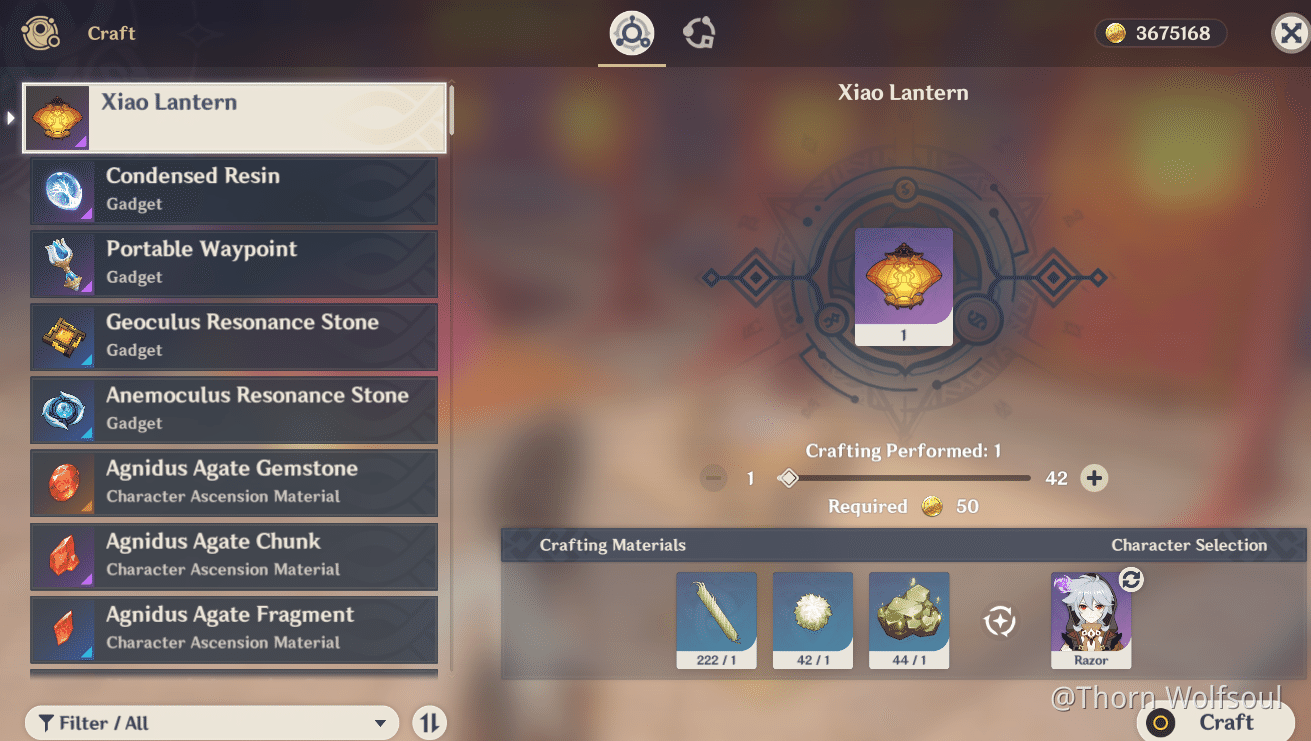Switch to the Material Conversion tab icon
1311x741 pixels.
tap(698, 31)
